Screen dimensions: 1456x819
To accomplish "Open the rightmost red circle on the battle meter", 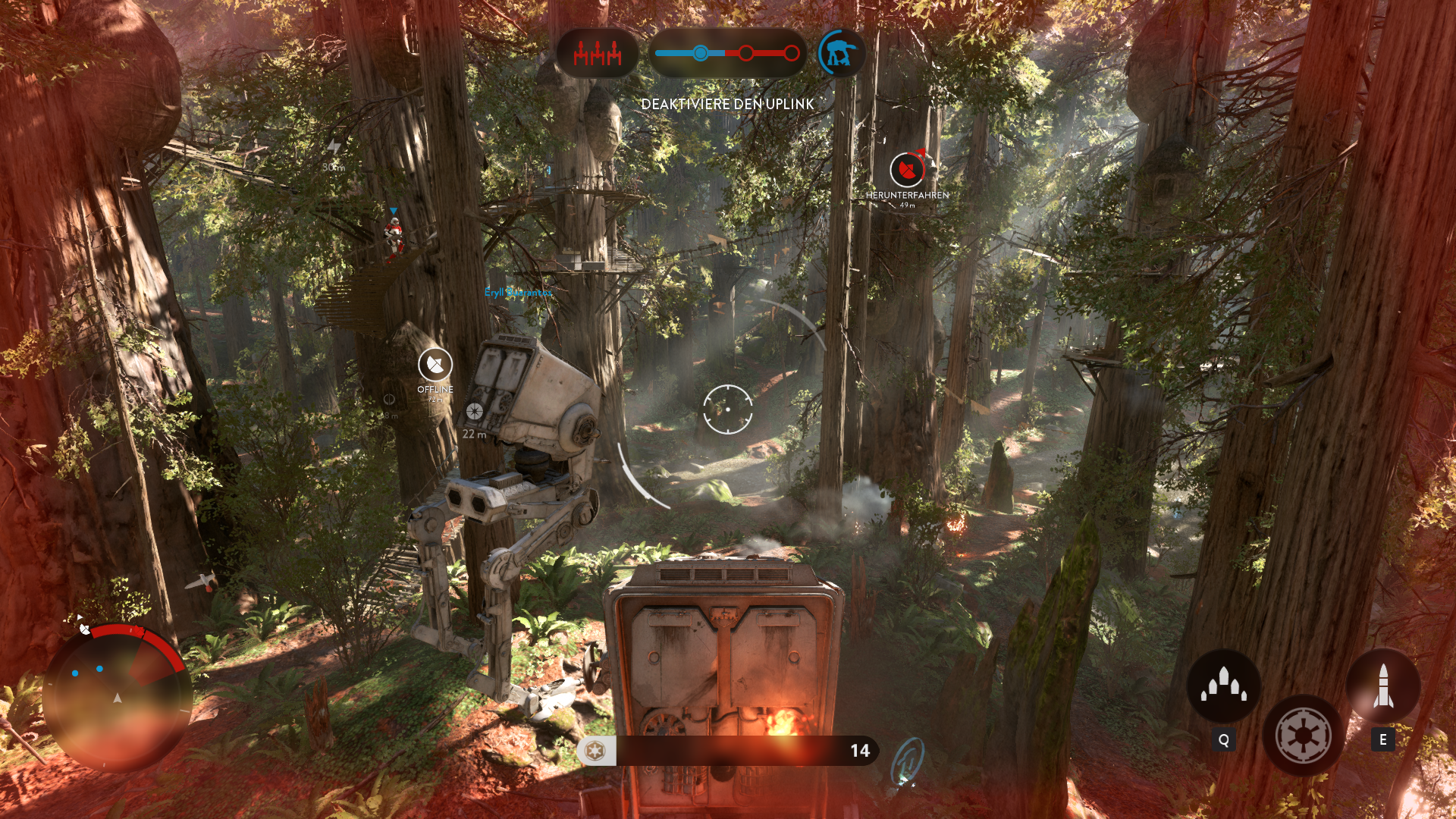I will [792, 53].
